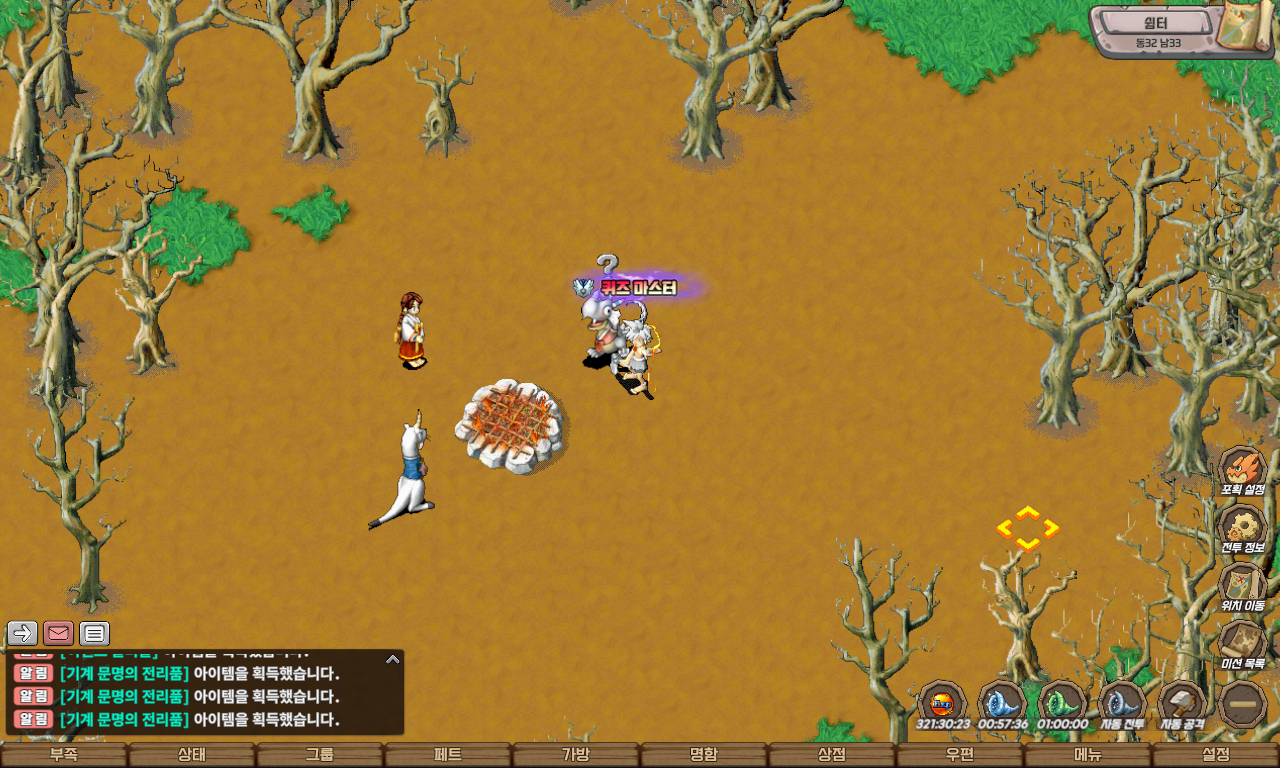Choose 명함 from the bottom bar
Screen dimensions: 1280x768
point(704,755)
